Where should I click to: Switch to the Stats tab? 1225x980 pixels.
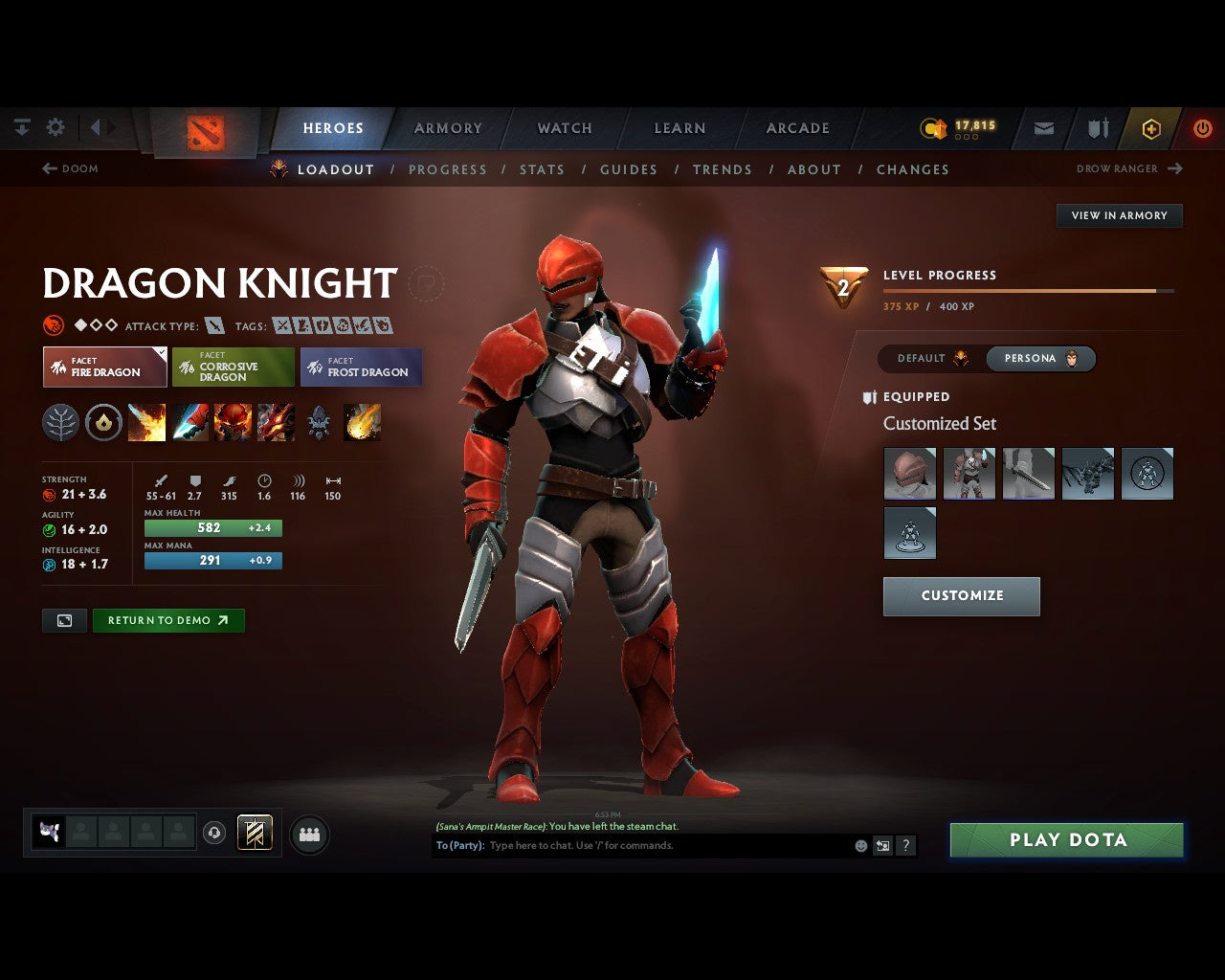(x=542, y=169)
